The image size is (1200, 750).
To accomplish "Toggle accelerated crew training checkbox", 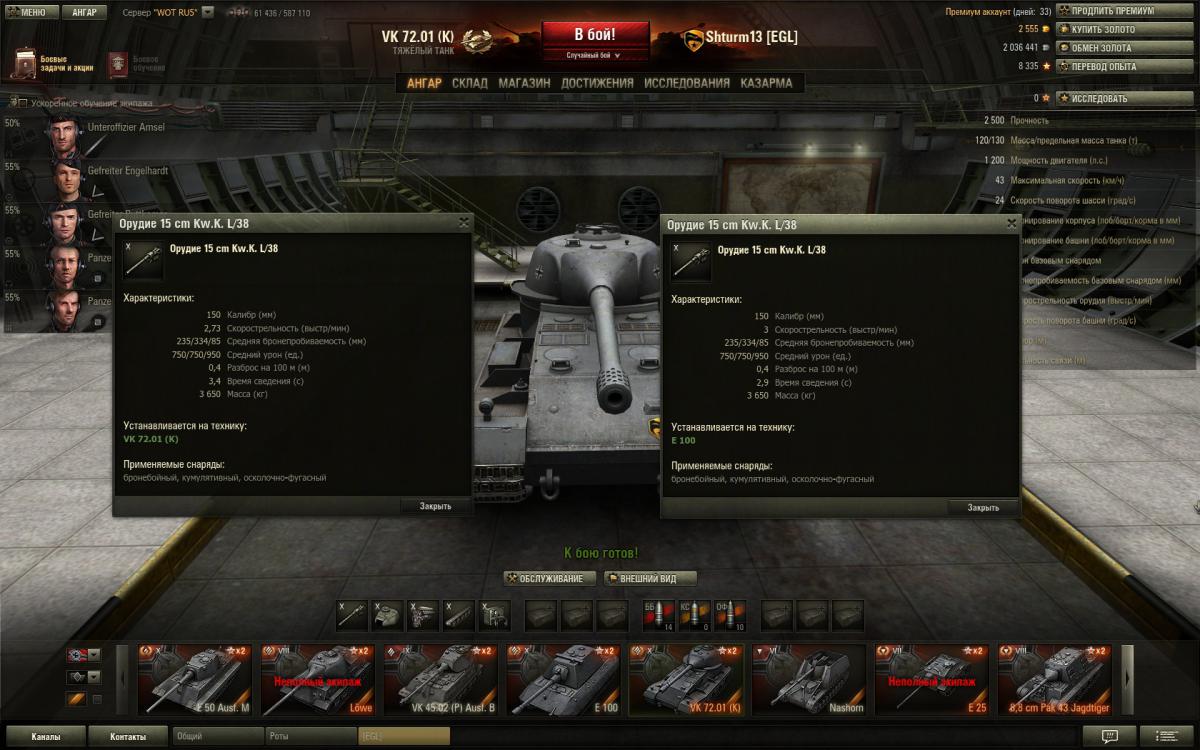I will (x=23, y=103).
